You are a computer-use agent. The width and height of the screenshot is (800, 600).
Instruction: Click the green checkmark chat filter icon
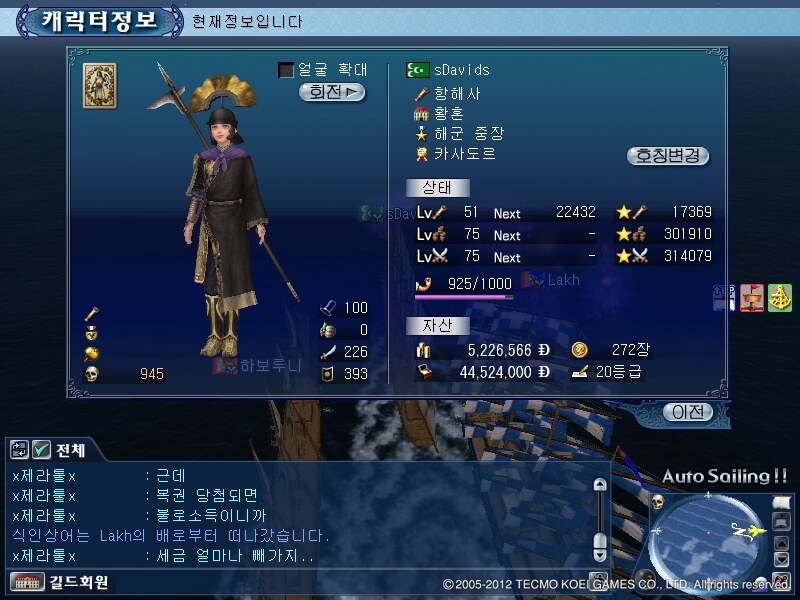41,449
